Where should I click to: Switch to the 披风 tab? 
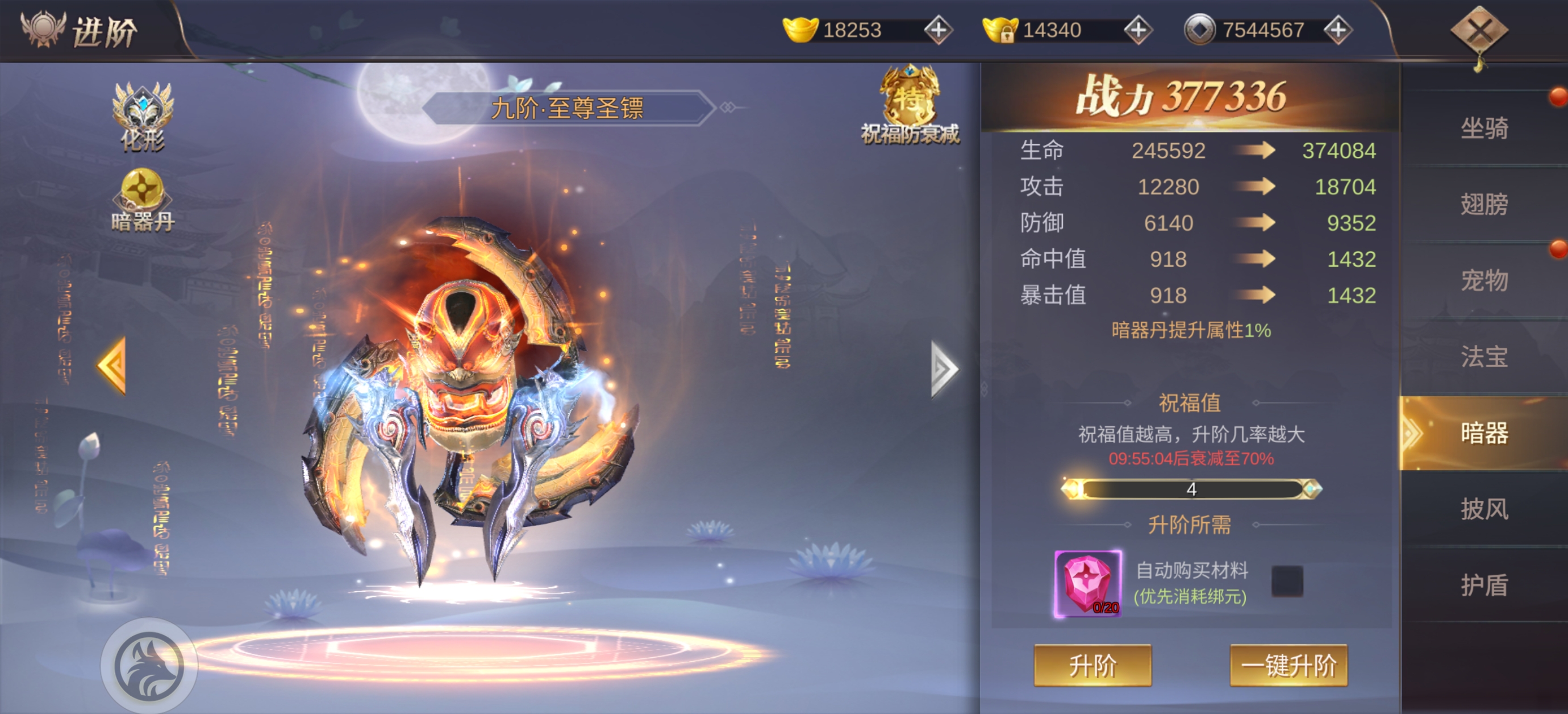1484,509
